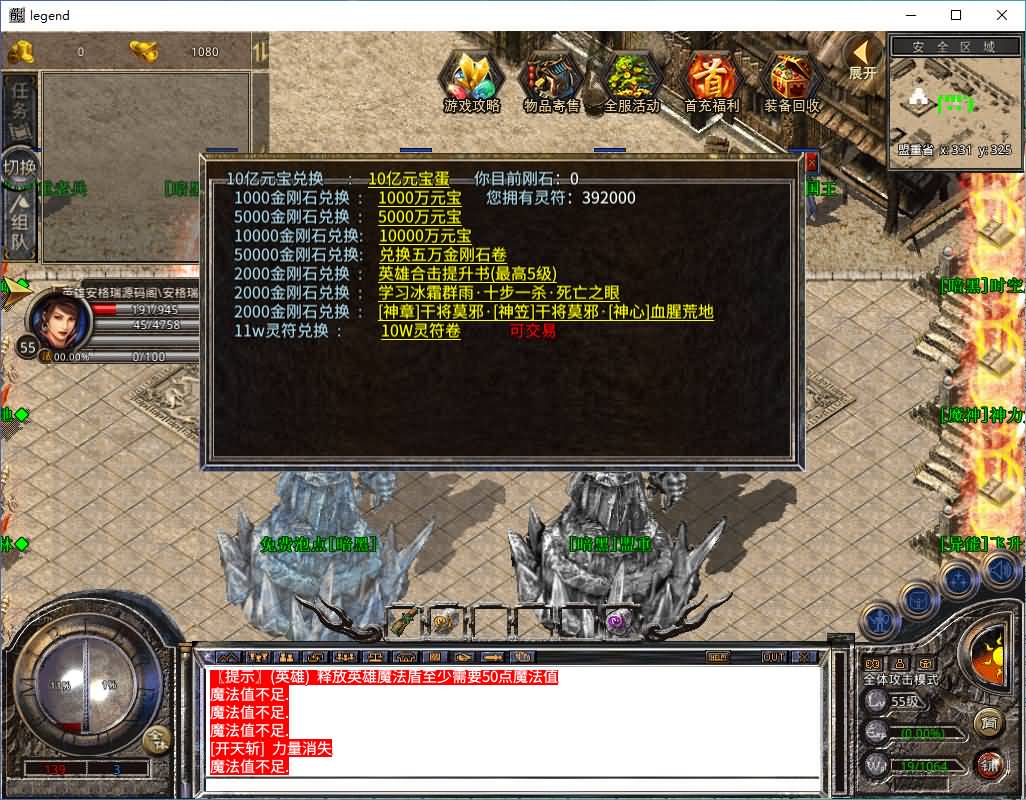
Task: Open the 游戏攻略 game guide icon
Action: [x=472, y=79]
